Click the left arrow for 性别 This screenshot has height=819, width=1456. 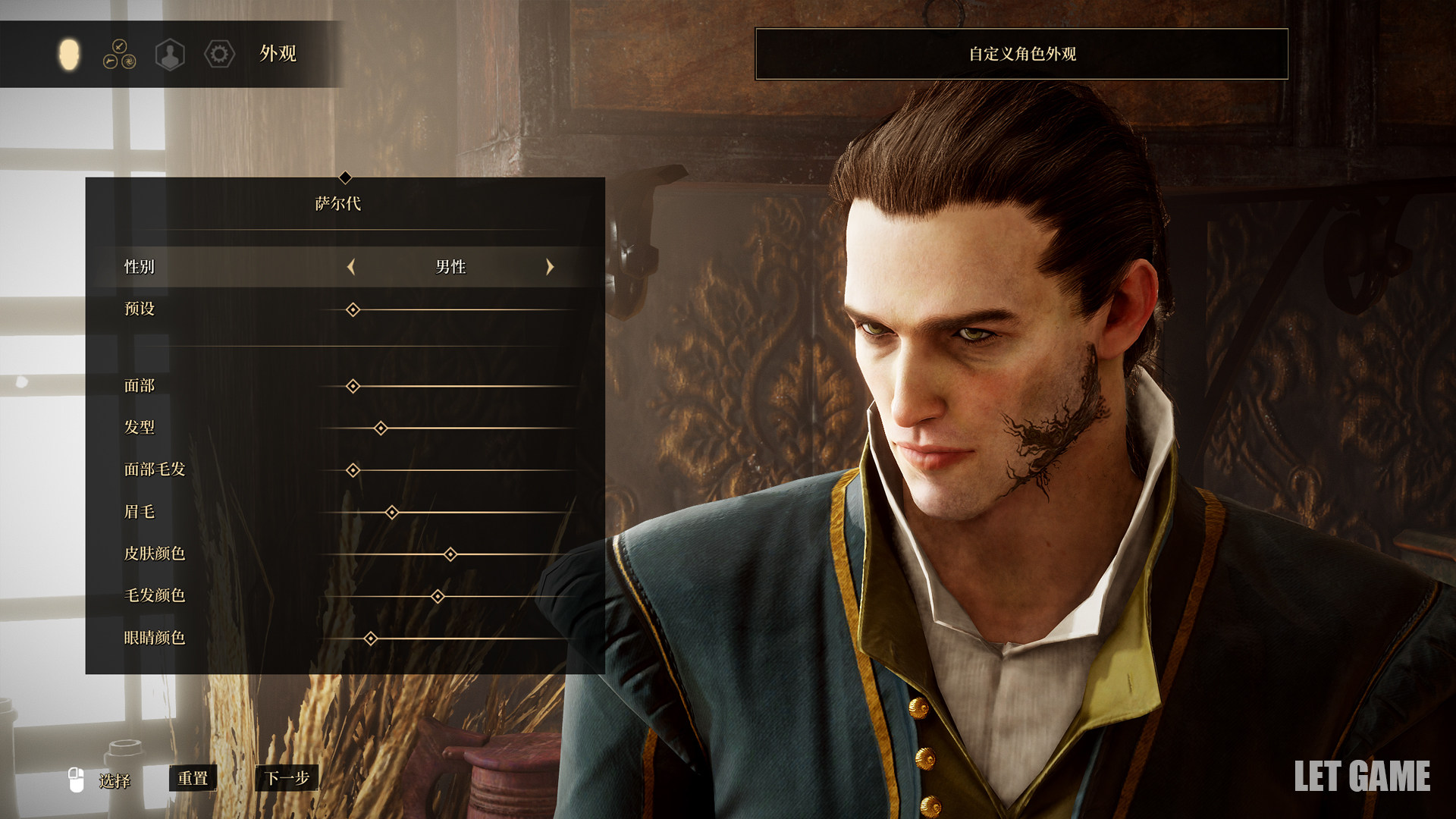(x=351, y=267)
